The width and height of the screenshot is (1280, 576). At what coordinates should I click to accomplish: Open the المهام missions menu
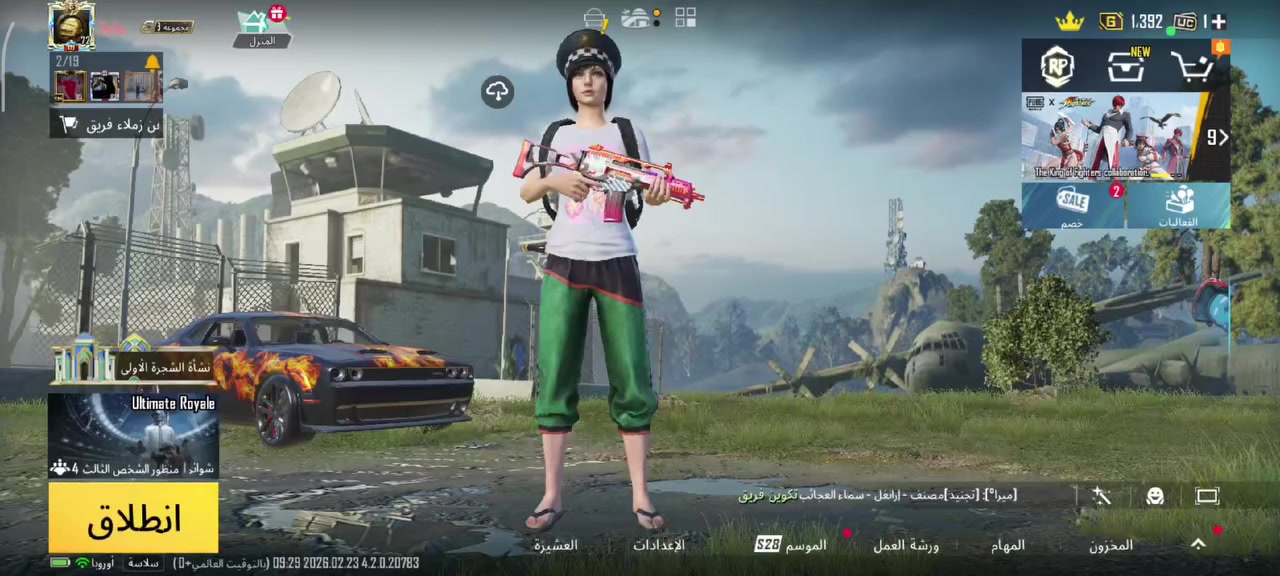pos(1008,545)
